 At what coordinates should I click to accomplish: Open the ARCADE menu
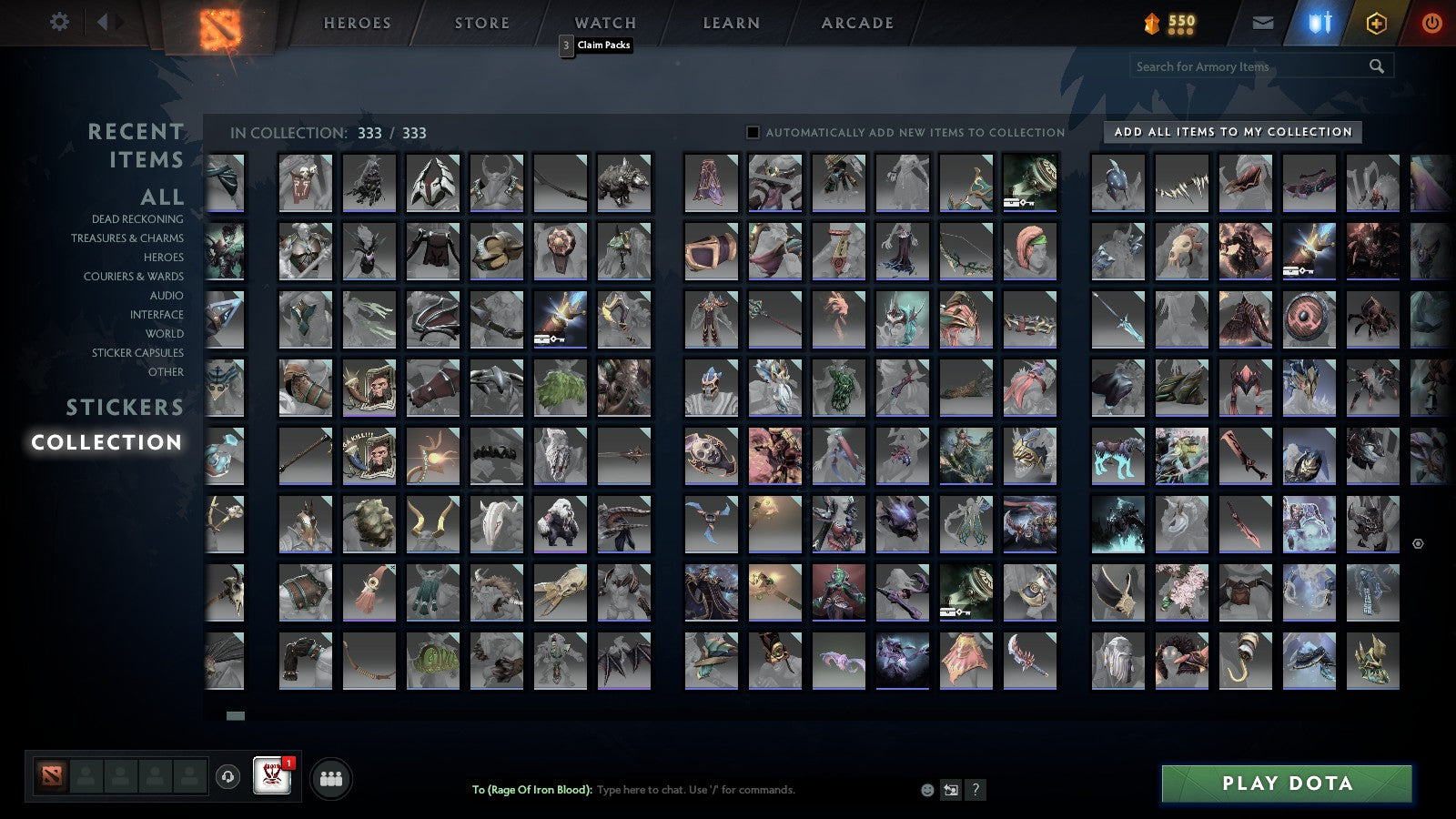click(856, 22)
